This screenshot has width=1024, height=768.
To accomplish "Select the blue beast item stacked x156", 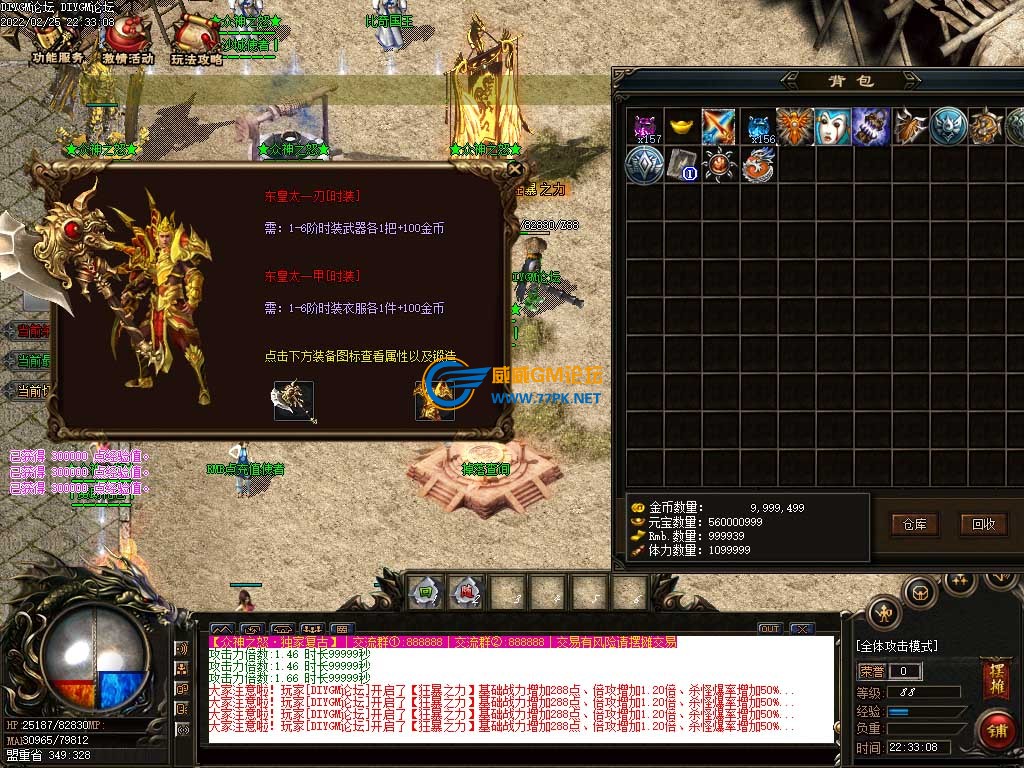I will click(x=759, y=127).
